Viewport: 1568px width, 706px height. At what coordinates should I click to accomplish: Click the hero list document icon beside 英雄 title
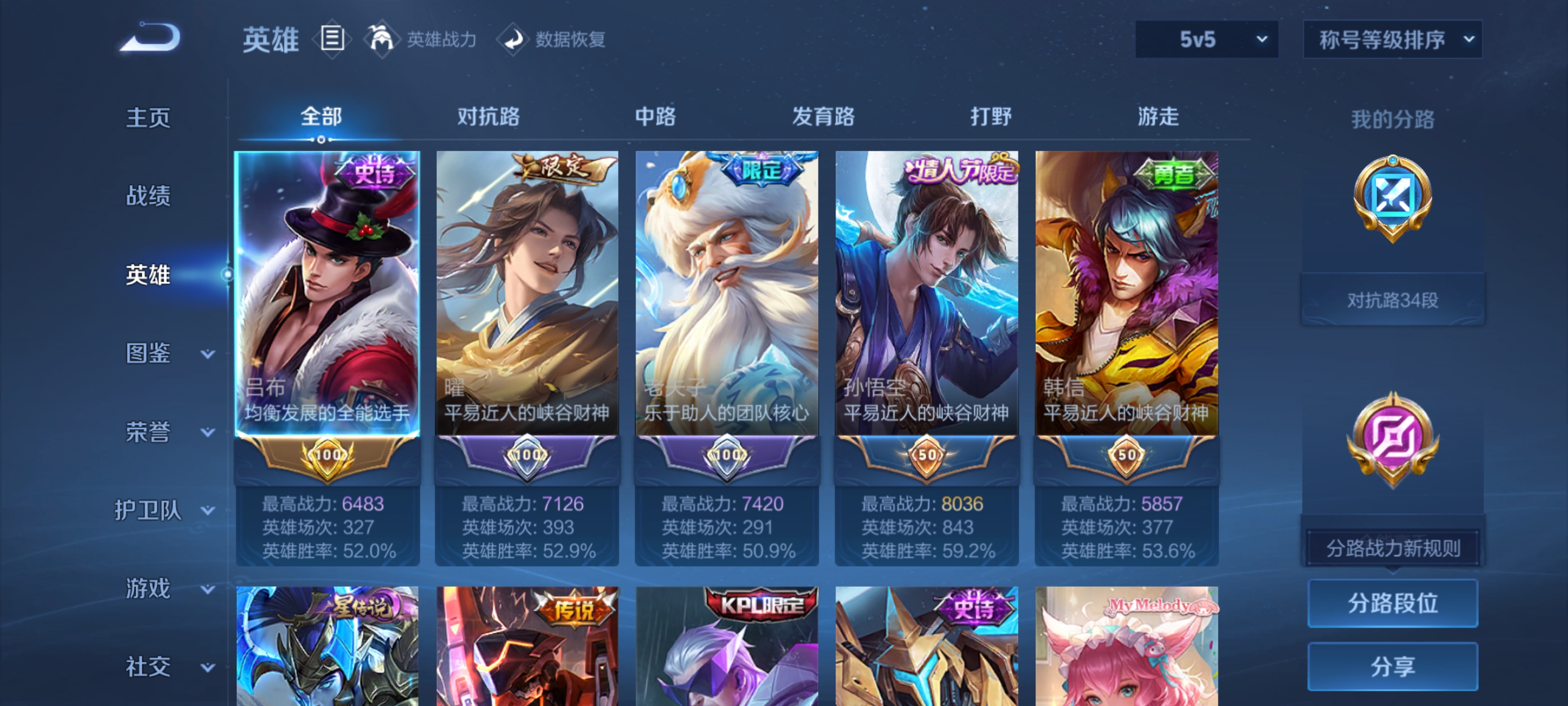click(x=332, y=38)
